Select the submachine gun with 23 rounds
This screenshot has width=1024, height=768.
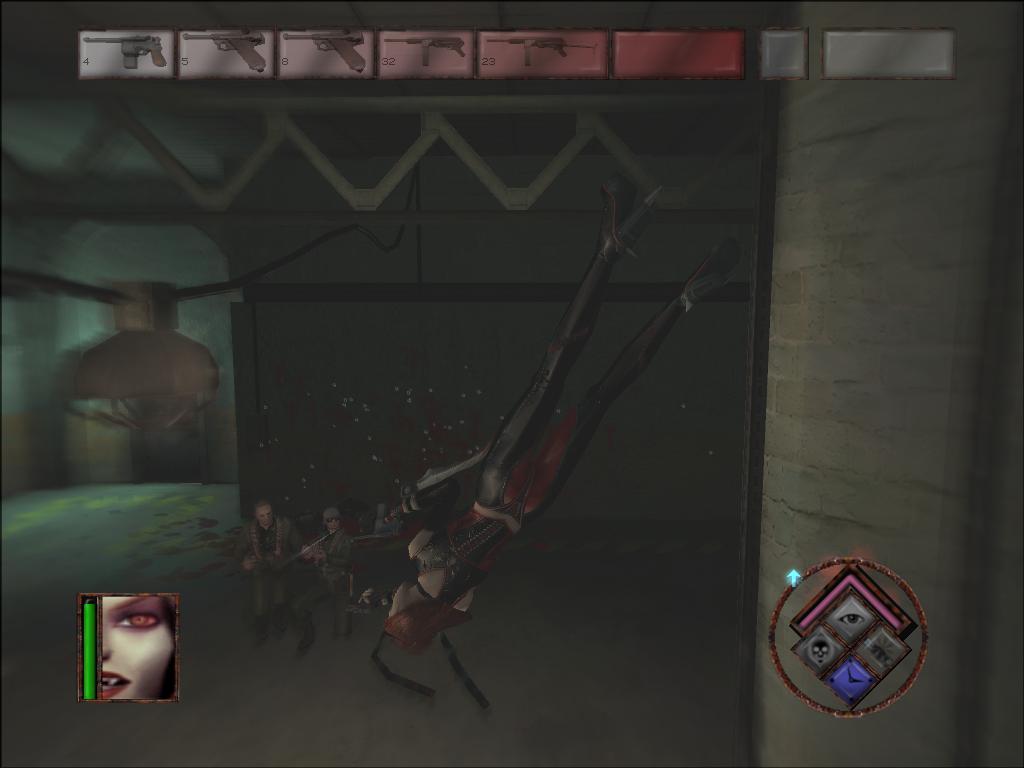pos(542,53)
